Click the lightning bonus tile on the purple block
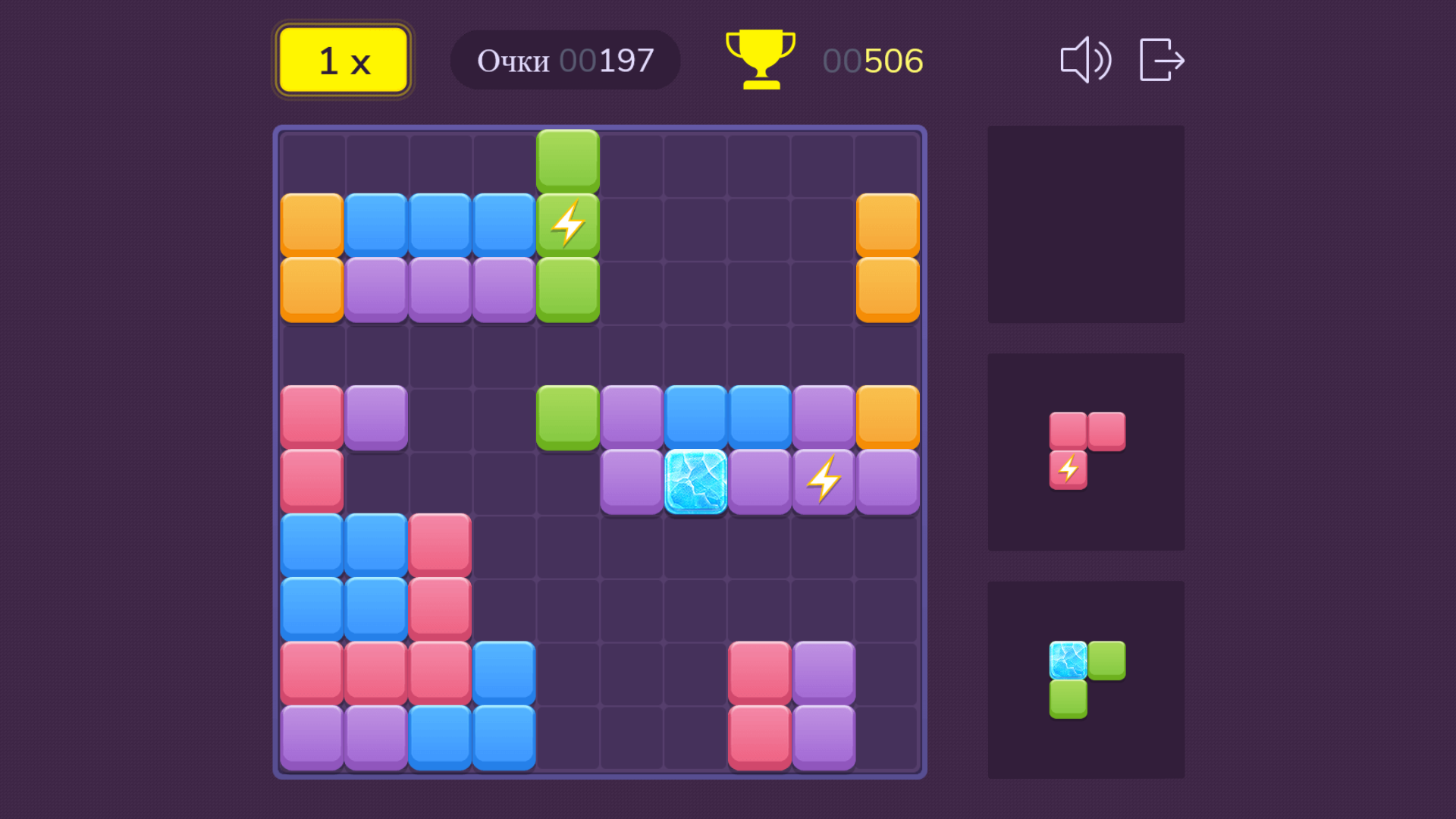Screen dimensions: 1456x819 [824, 479]
